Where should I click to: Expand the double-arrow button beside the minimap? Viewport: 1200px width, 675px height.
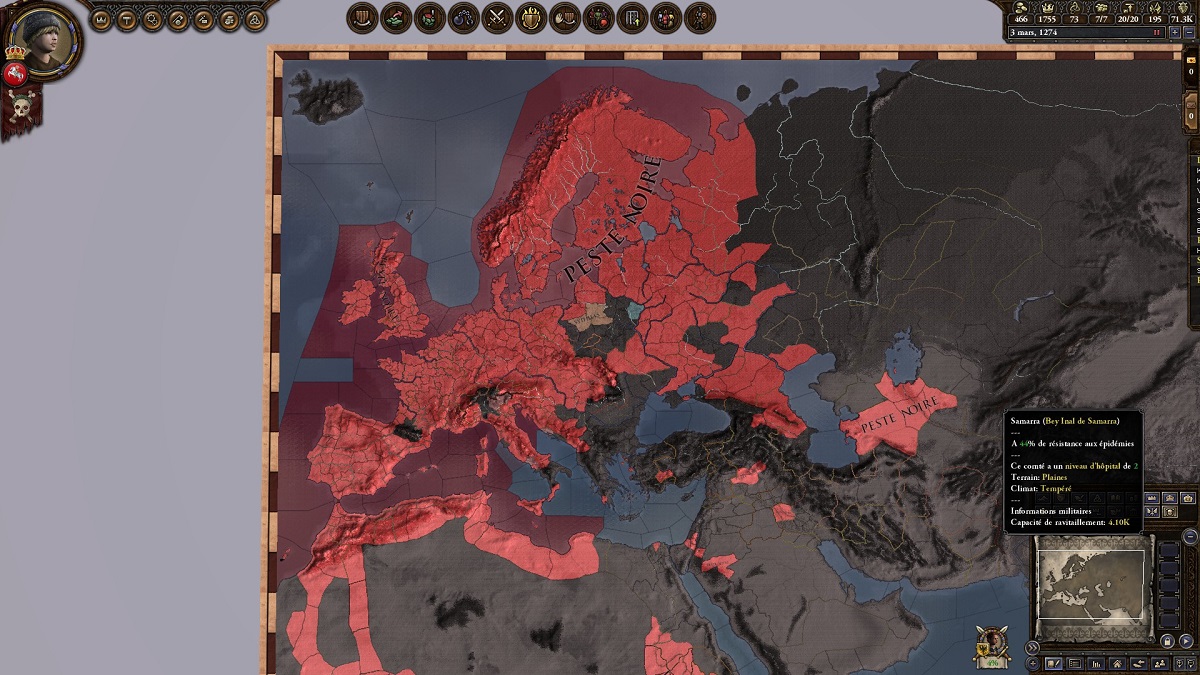1033,647
